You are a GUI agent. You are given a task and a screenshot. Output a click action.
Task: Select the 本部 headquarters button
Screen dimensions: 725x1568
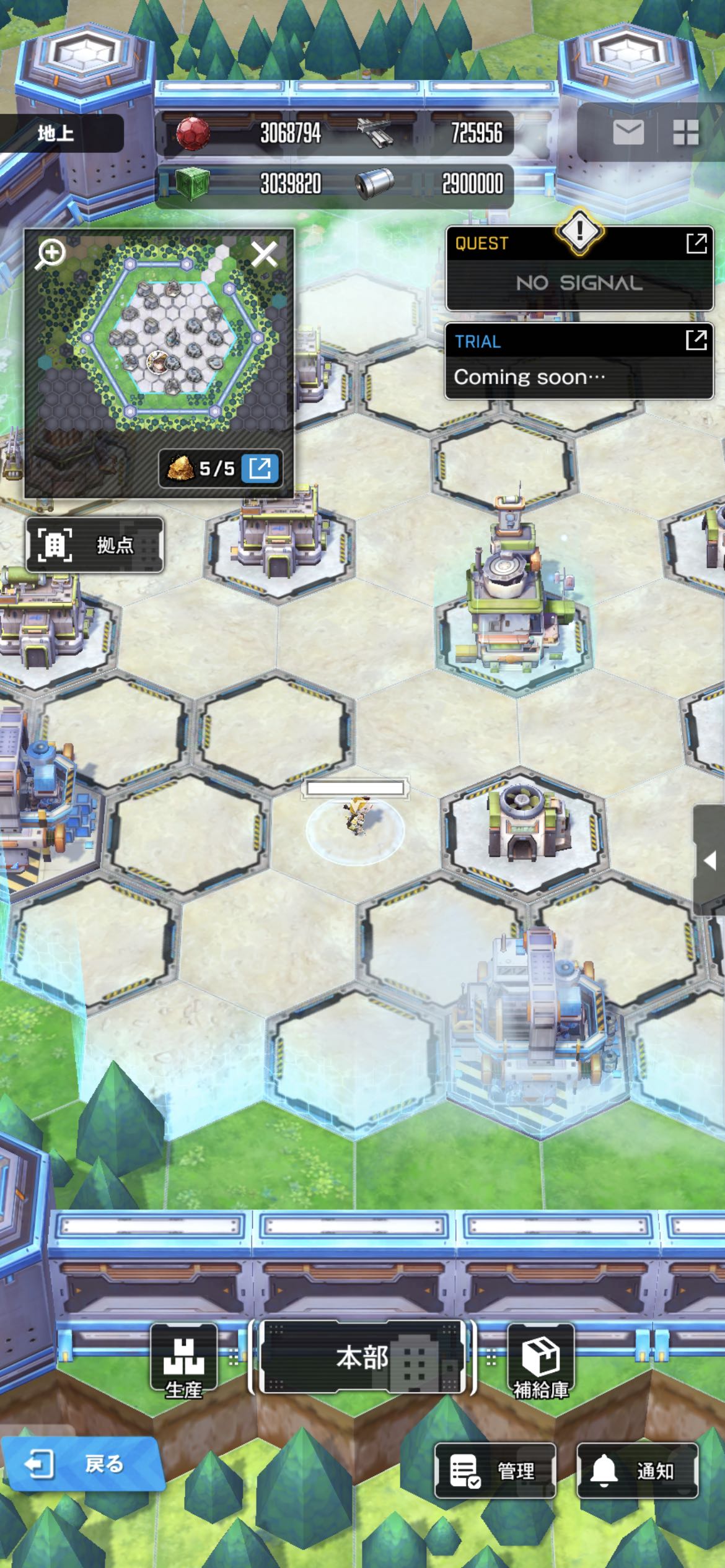362,1357
